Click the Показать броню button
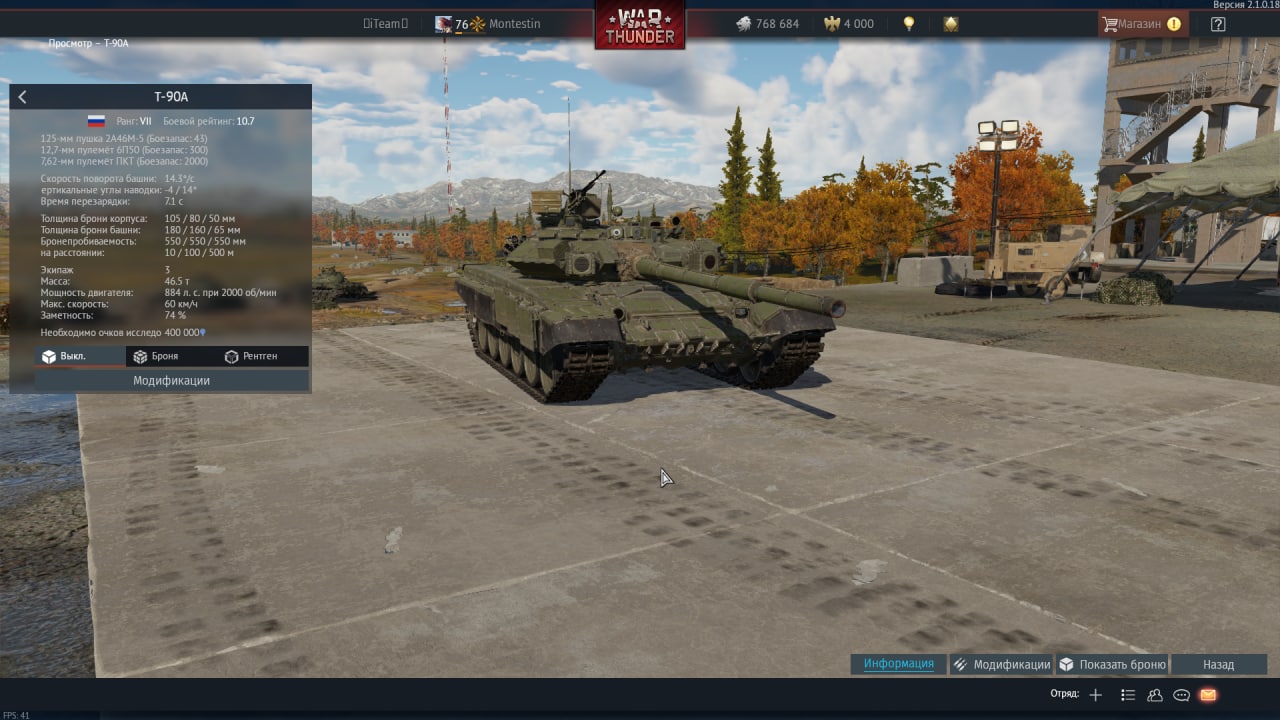Viewport: 1280px width, 720px height. click(x=1112, y=664)
